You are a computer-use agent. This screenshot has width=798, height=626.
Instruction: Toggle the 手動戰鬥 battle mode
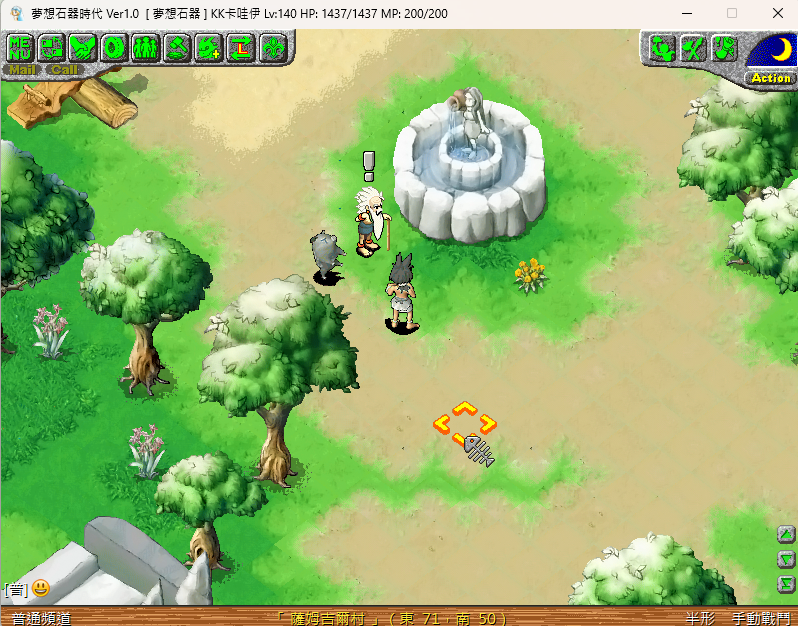761,618
